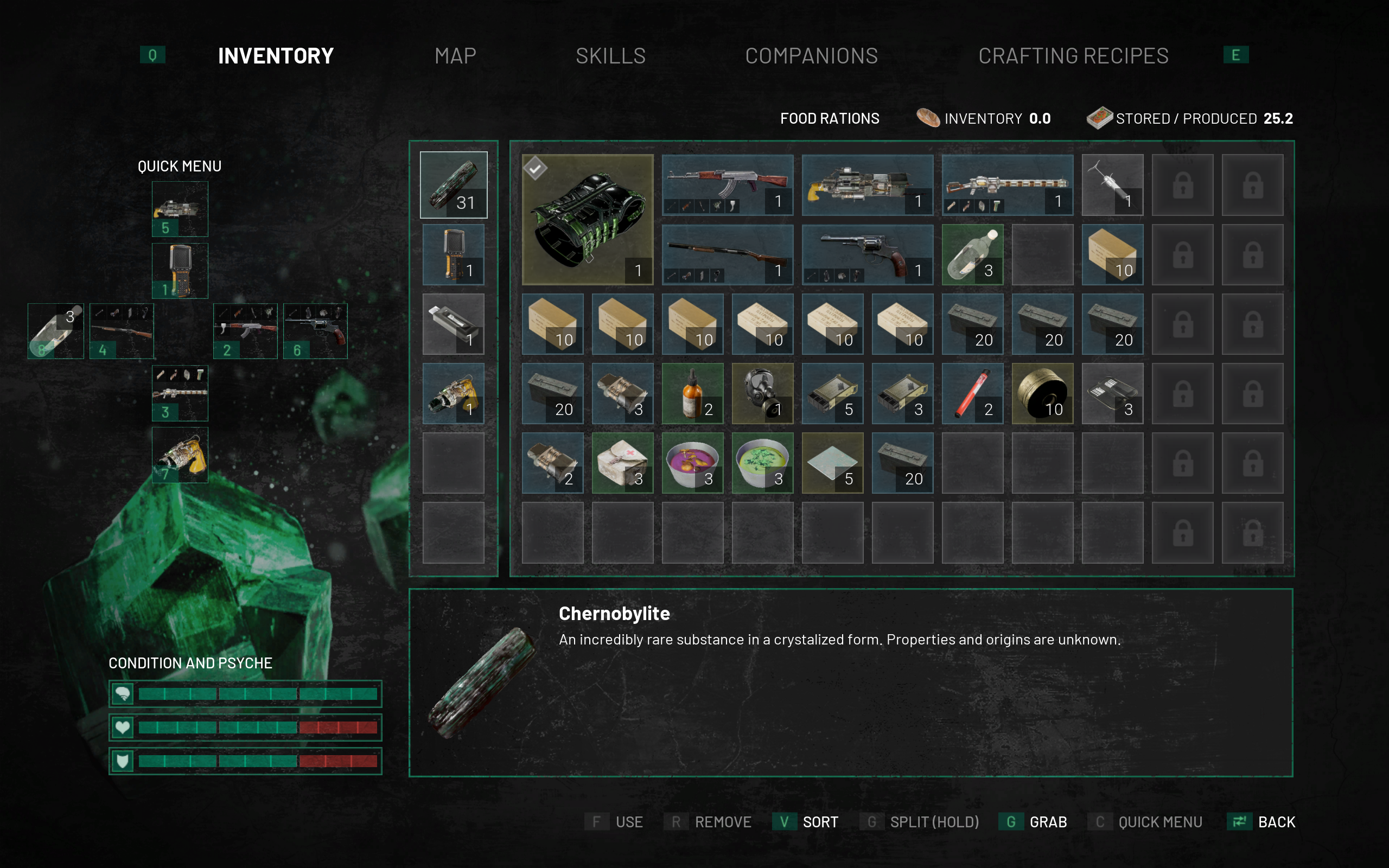The height and width of the screenshot is (868, 1389).
Task: Select the gas mask item
Action: click(x=762, y=393)
